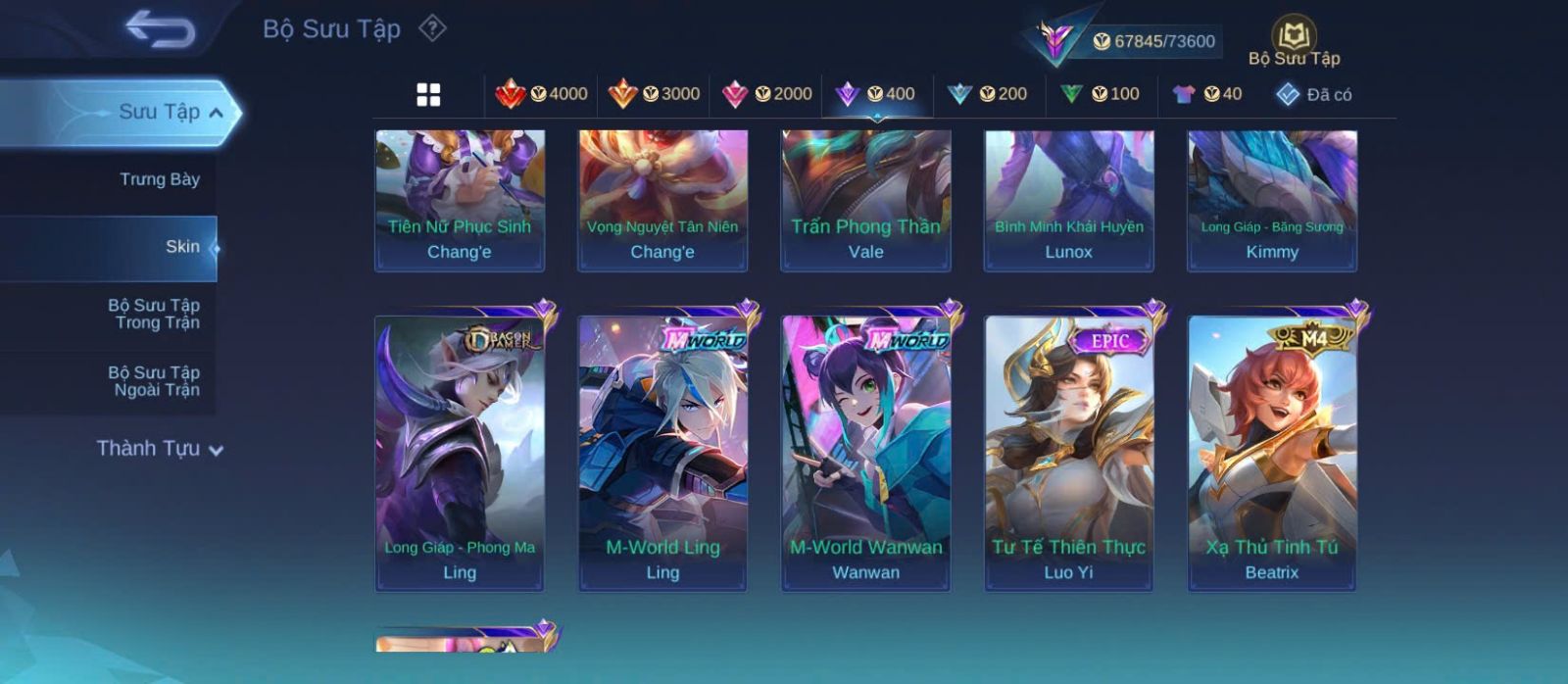Select the M-World Wanwan skin card
The height and width of the screenshot is (684, 1568).
click(x=865, y=453)
